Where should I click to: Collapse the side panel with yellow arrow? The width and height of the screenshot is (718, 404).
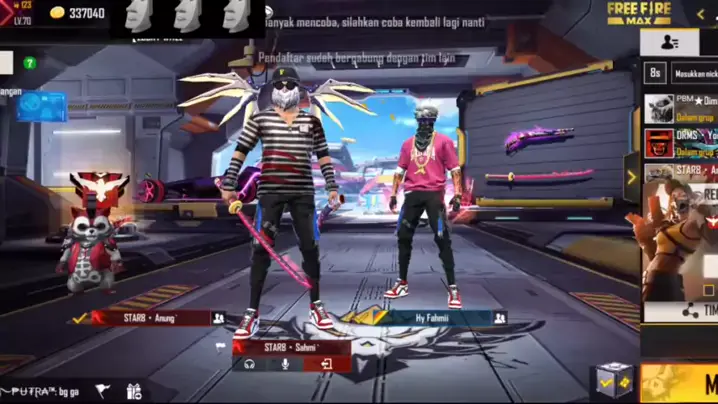(x=631, y=178)
